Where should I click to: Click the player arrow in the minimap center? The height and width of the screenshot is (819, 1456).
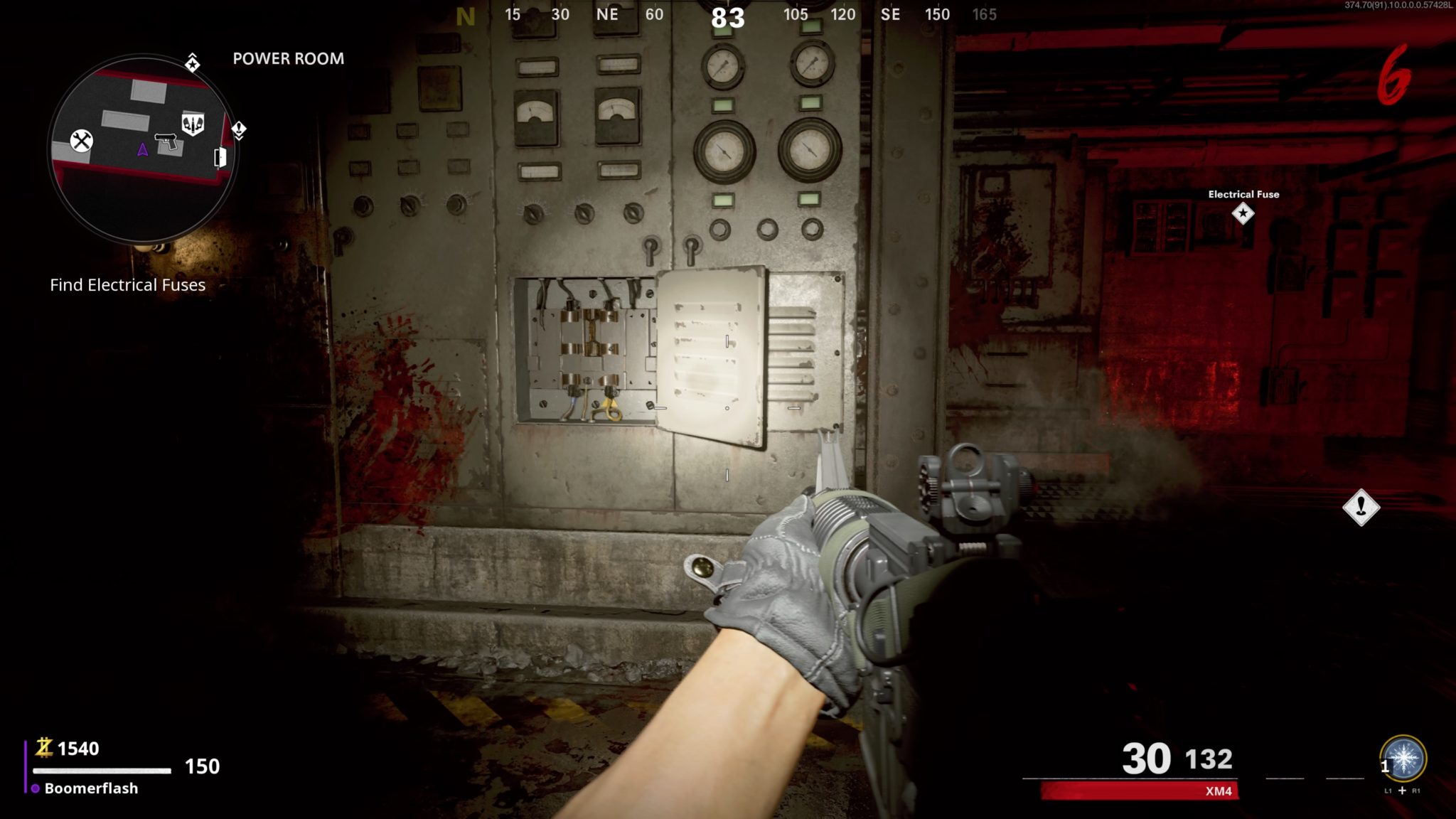[142, 149]
